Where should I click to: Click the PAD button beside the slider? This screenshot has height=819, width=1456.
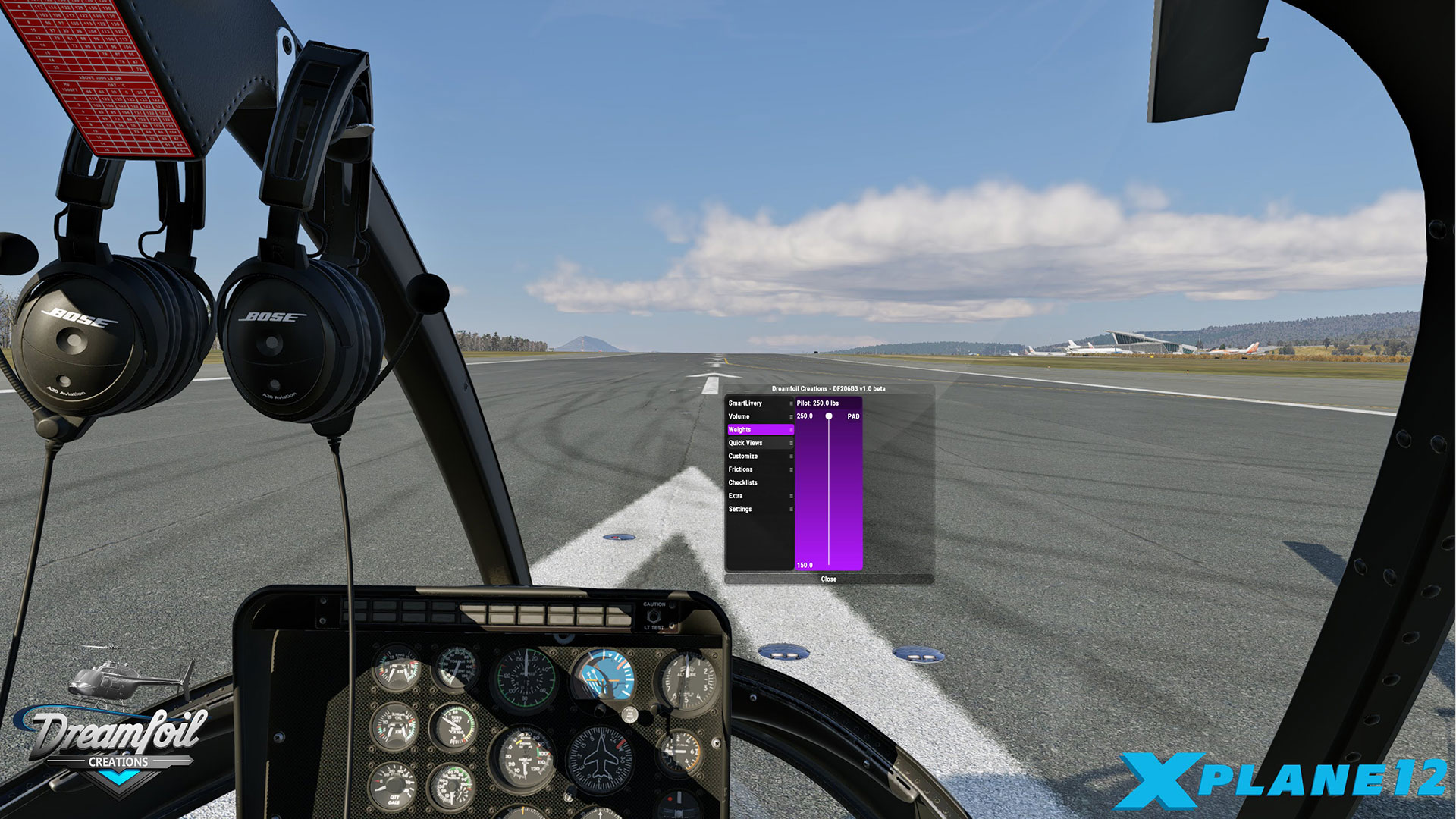[x=853, y=416]
